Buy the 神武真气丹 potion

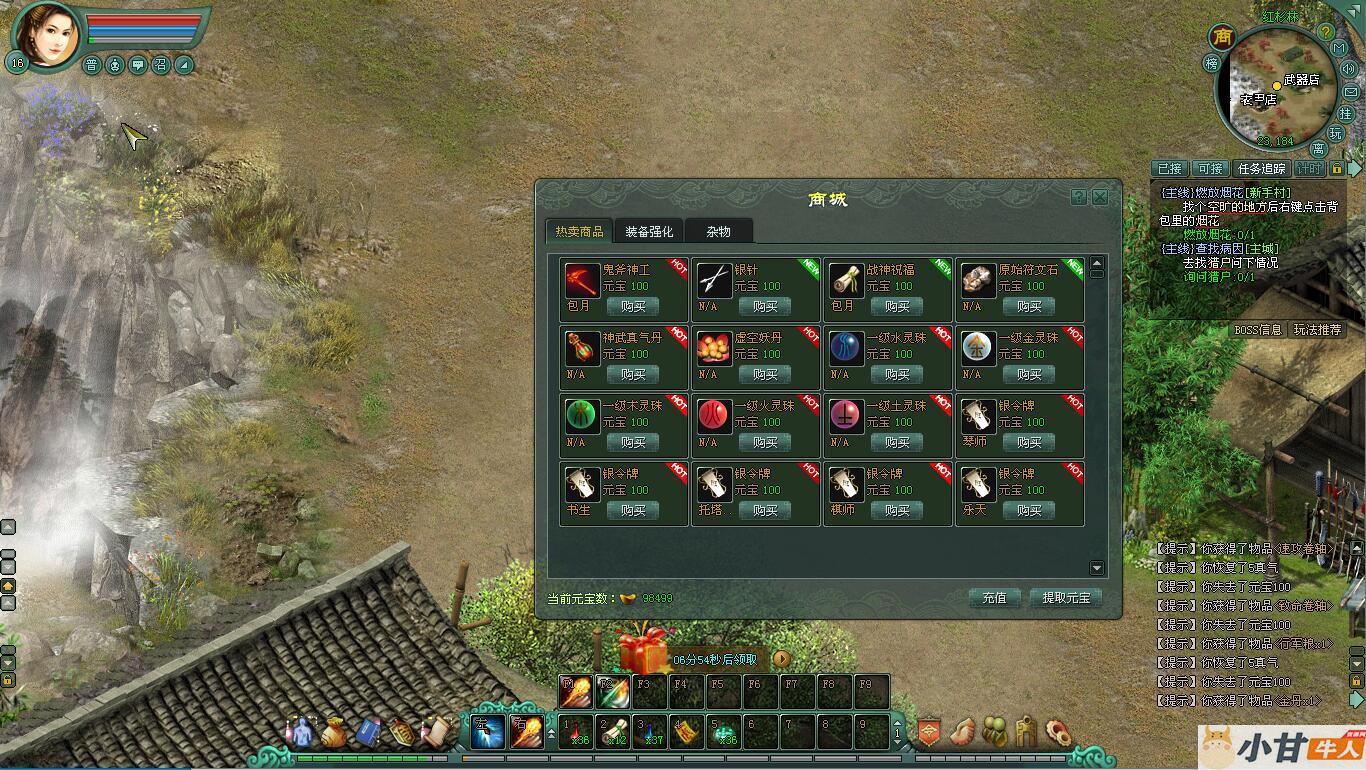tap(633, 375)
